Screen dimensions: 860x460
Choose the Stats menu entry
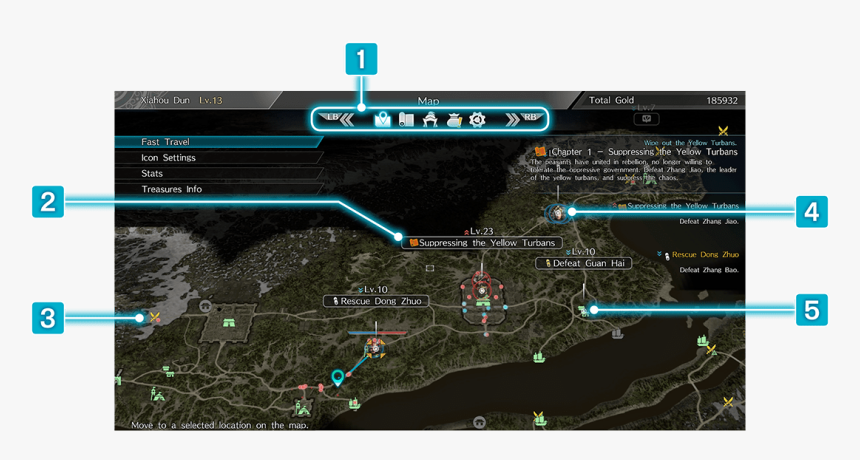152,174
